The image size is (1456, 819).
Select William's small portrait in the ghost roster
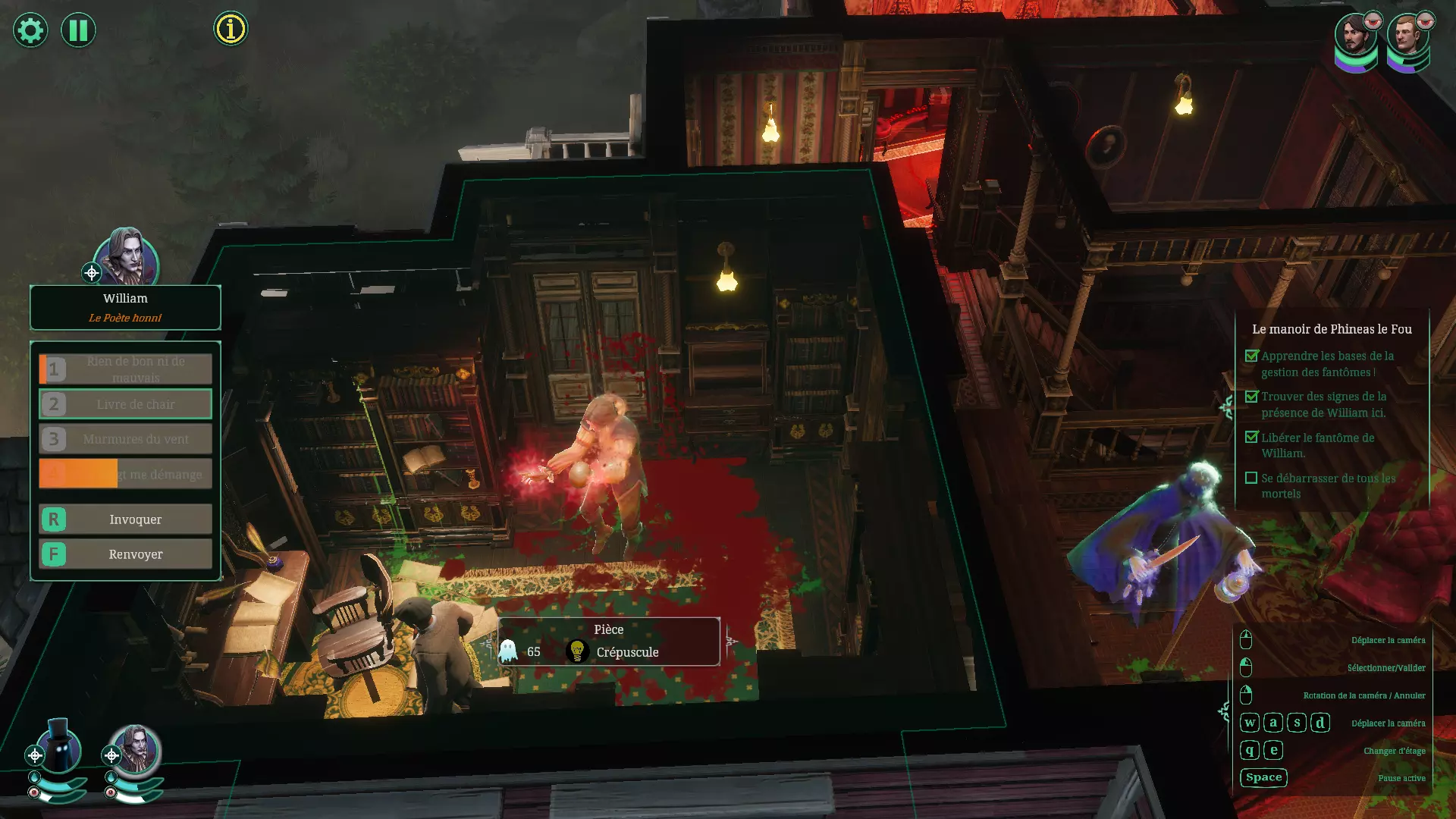pos(136,749)
